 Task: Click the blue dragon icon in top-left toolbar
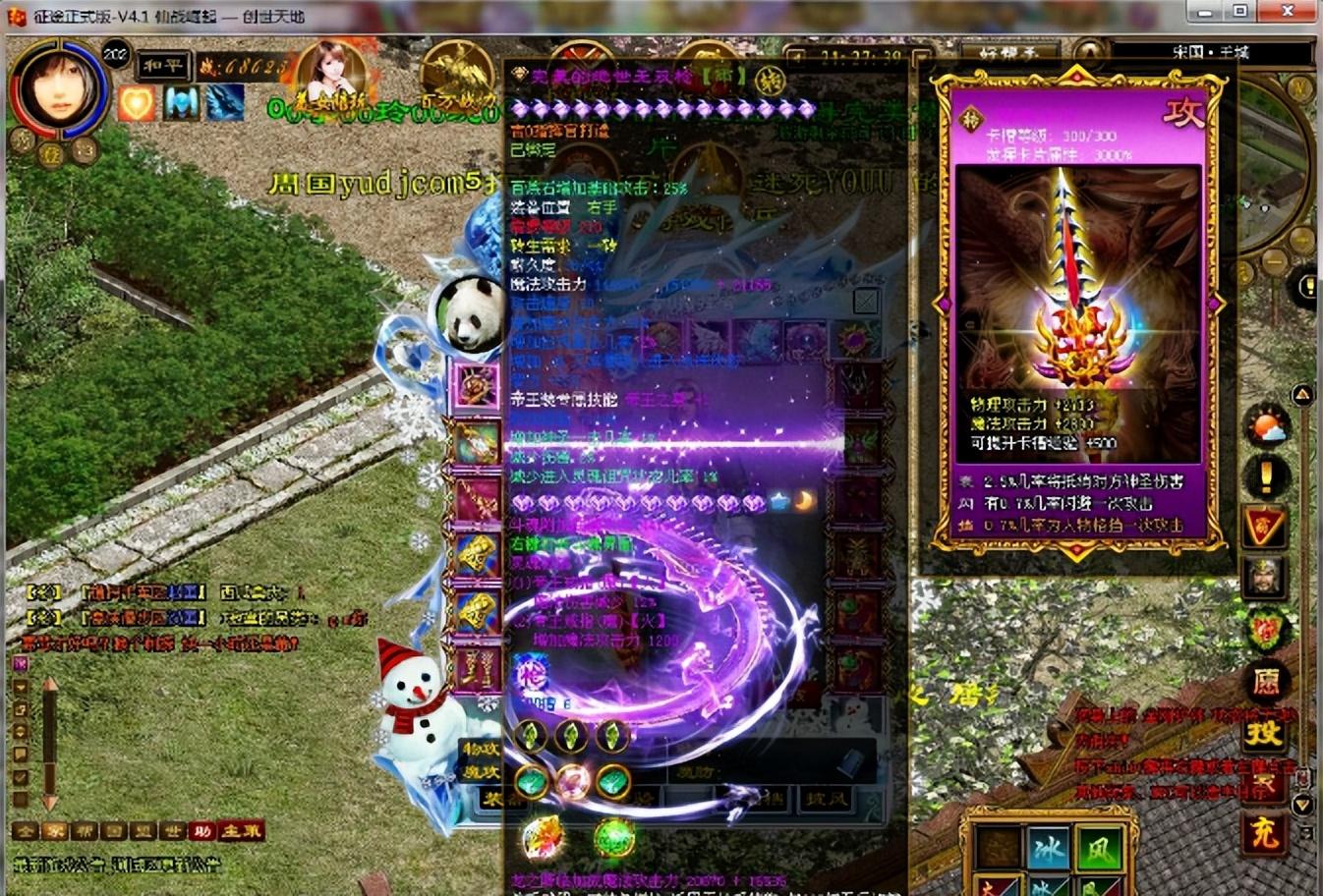(x=223, y=104)
